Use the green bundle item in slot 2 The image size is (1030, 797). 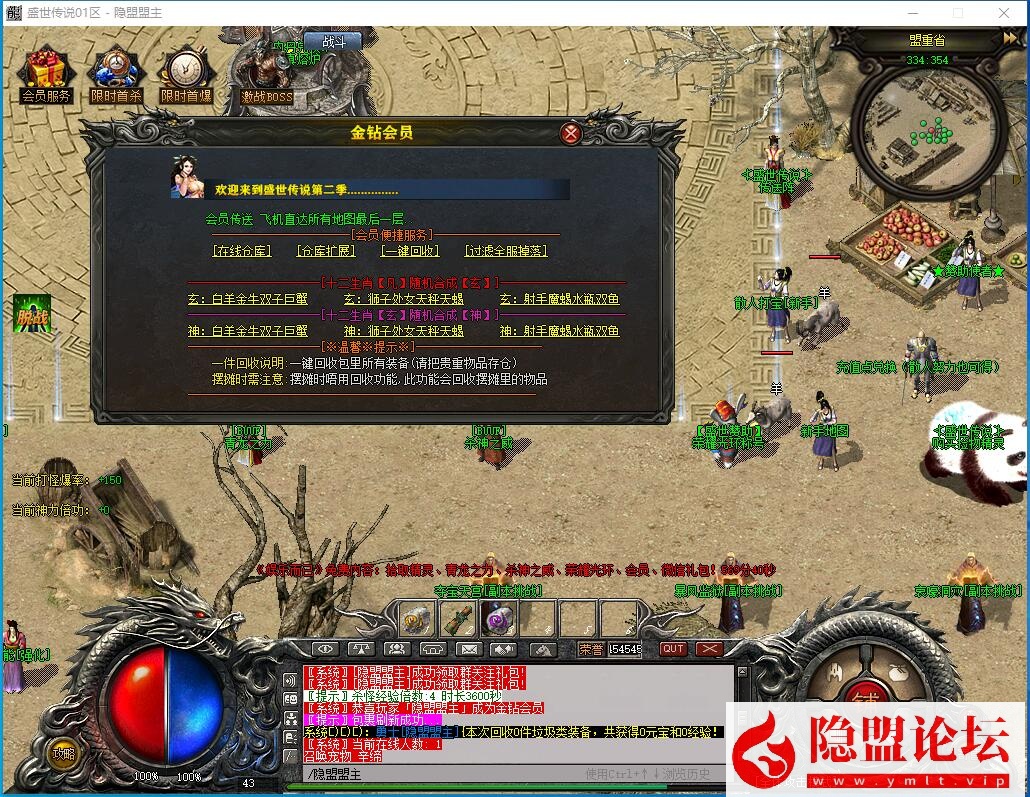point(457,620)
